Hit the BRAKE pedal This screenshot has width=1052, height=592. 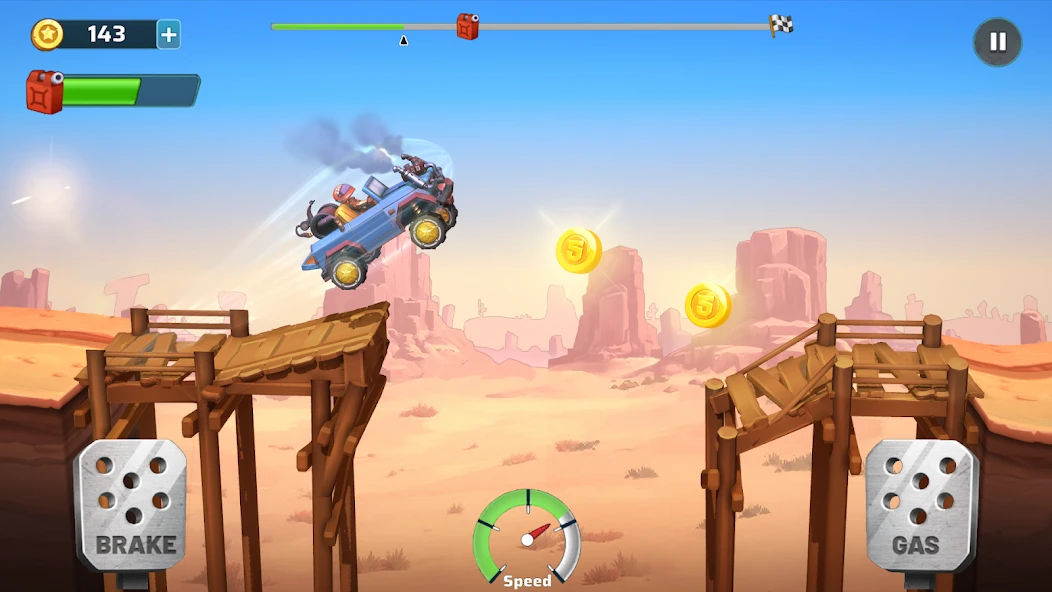(x=132, y=505)
